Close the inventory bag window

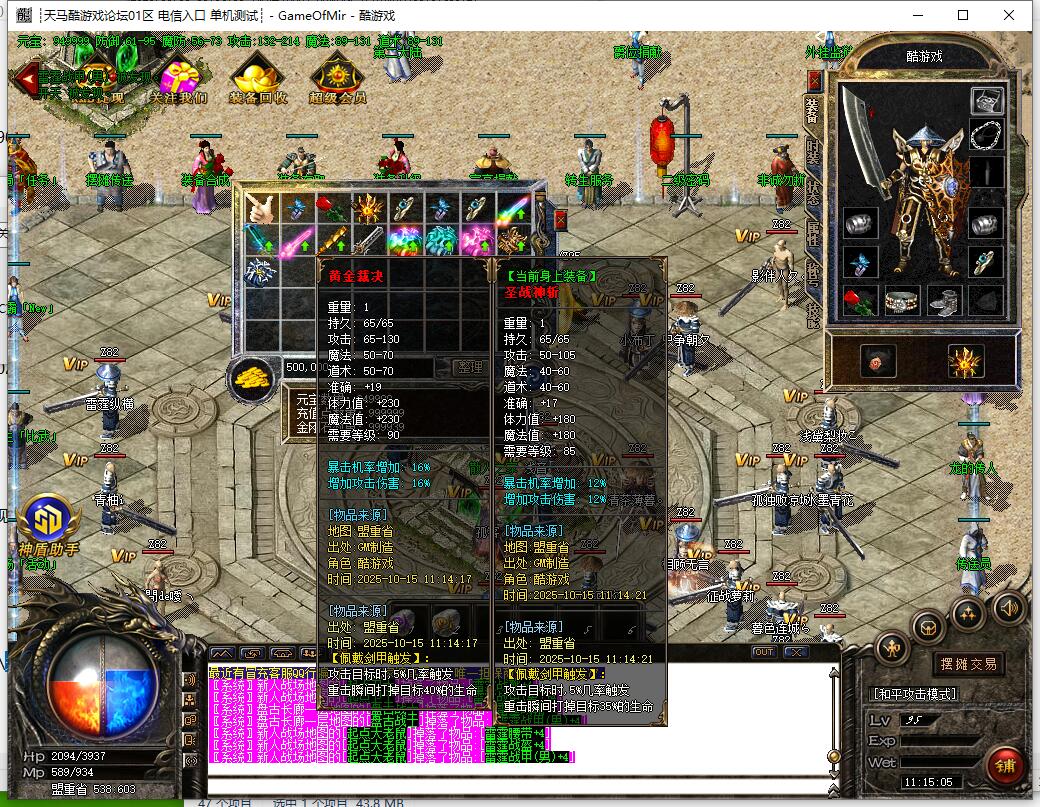pos(559,219)
